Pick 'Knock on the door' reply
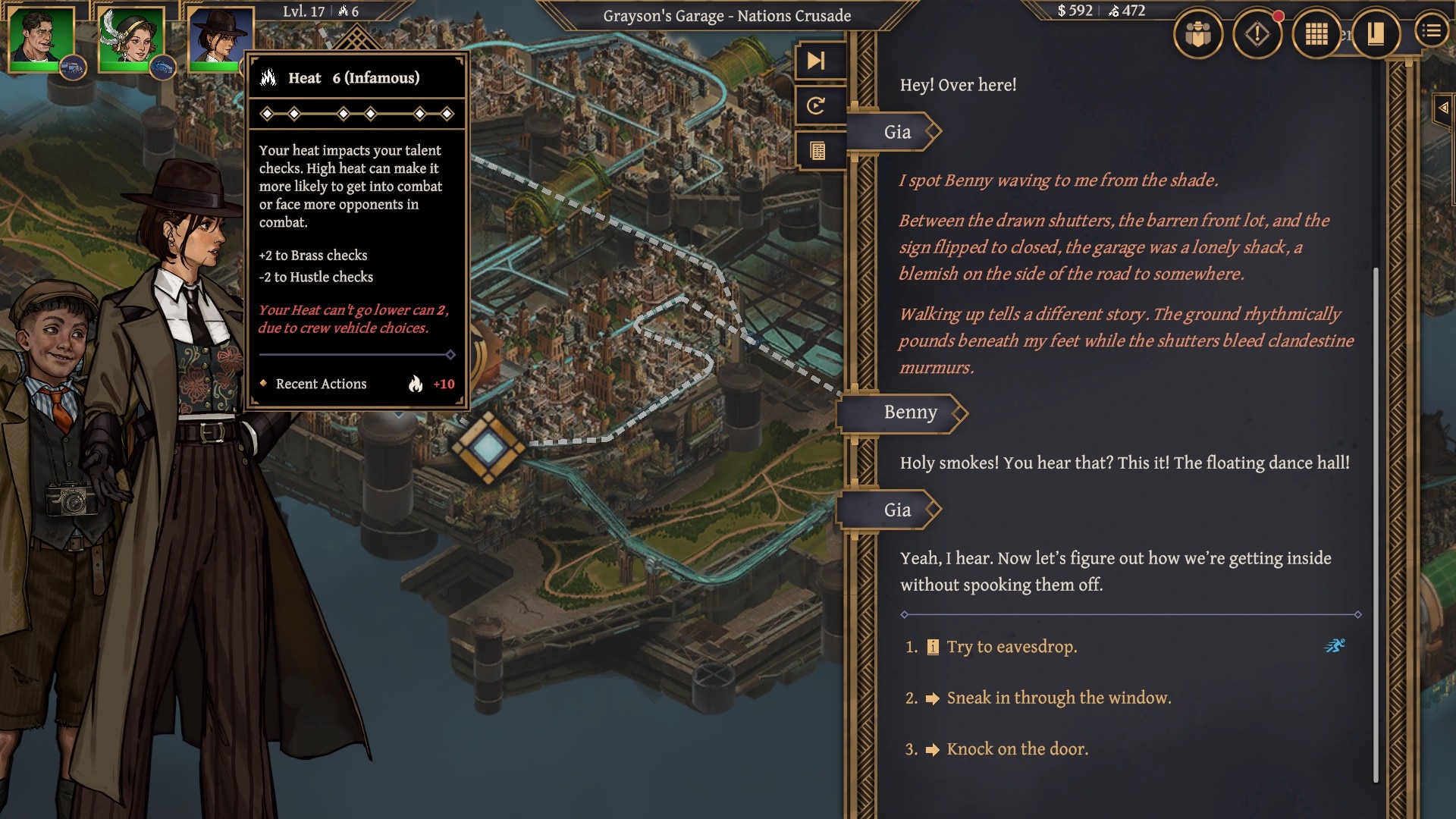 tap(1017, 749)
